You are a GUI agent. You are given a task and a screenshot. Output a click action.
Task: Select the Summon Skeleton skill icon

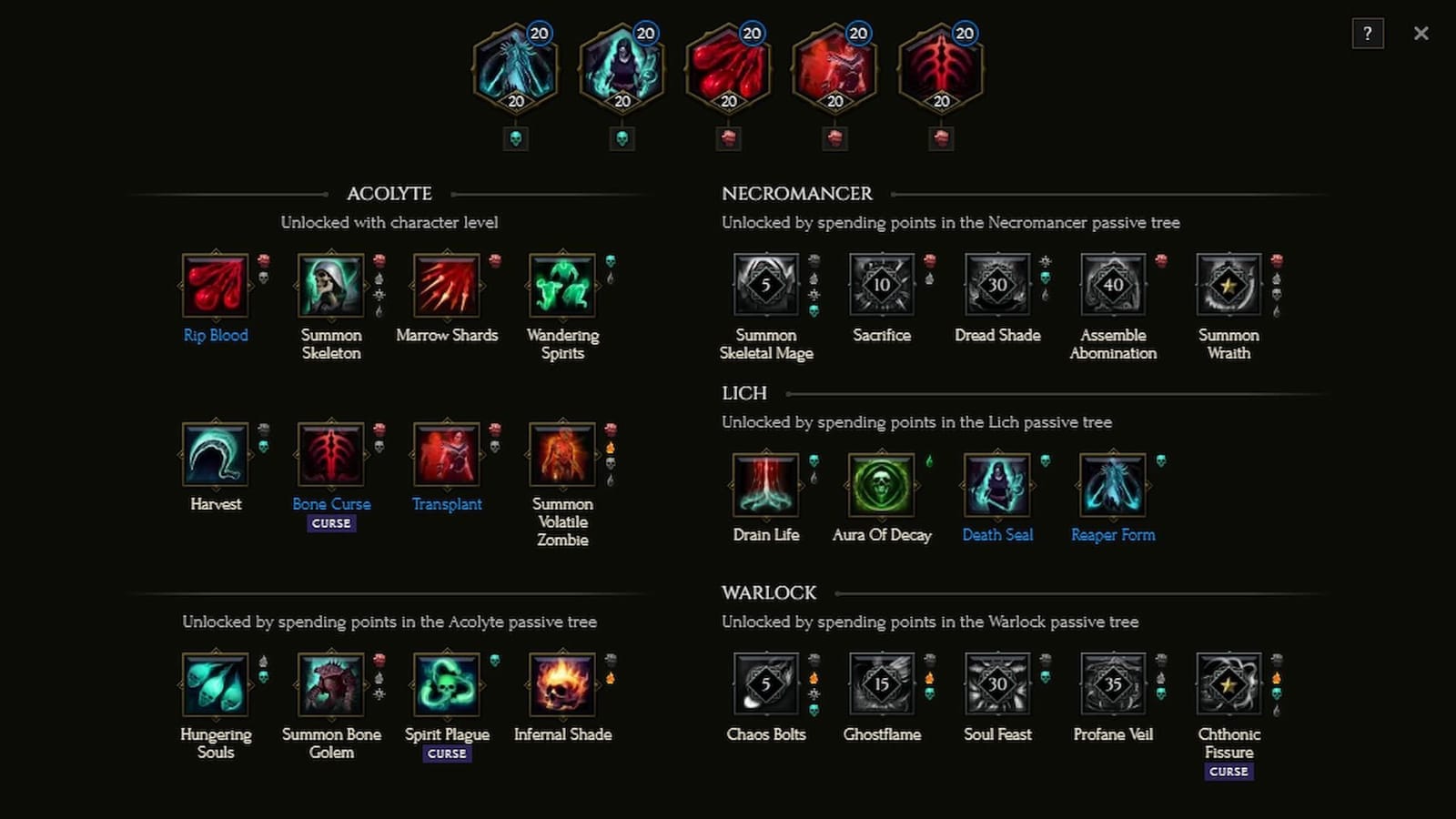[x=331, y=287]
